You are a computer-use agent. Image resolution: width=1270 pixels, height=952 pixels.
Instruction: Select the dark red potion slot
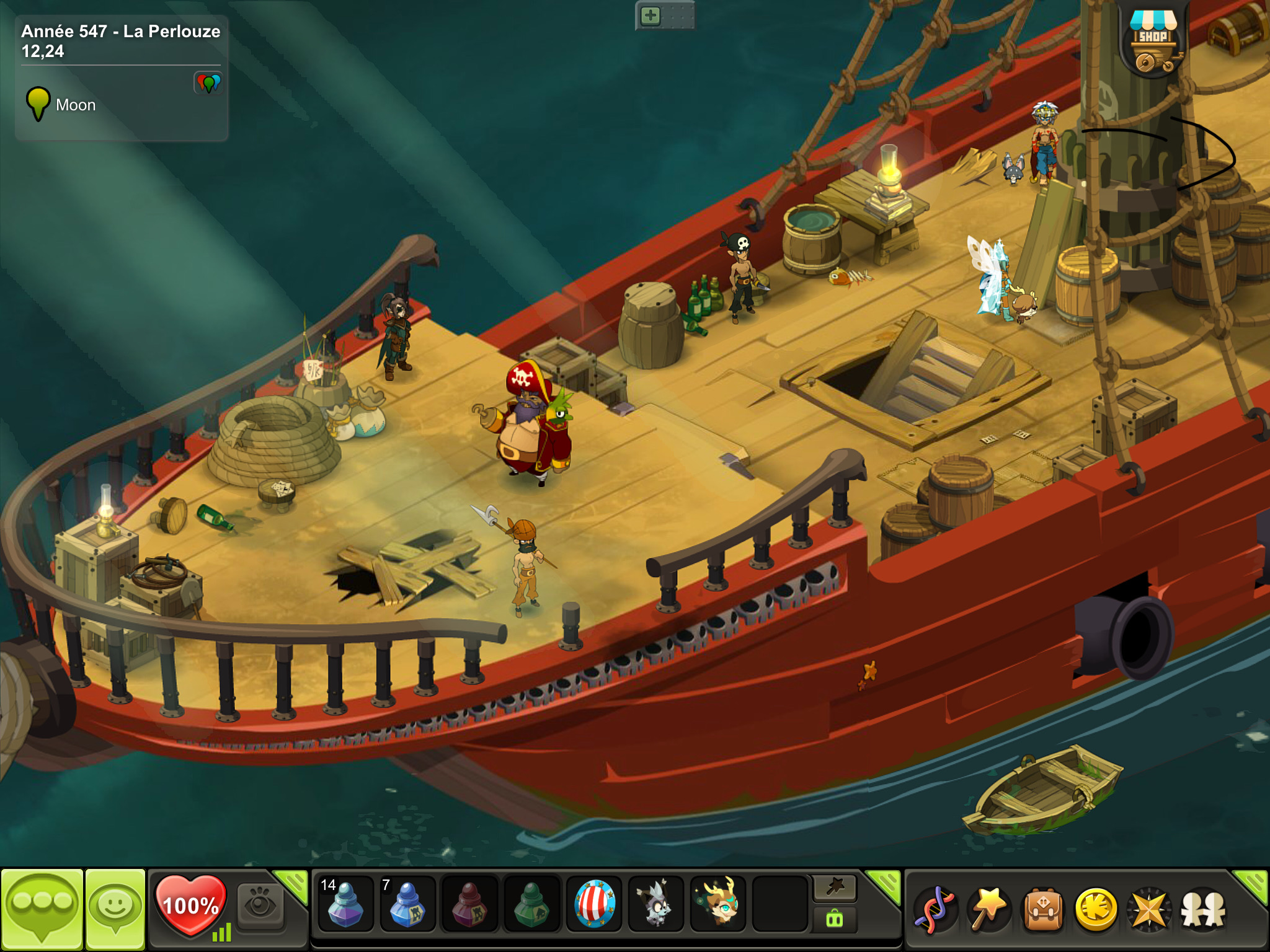click(469, 904)
